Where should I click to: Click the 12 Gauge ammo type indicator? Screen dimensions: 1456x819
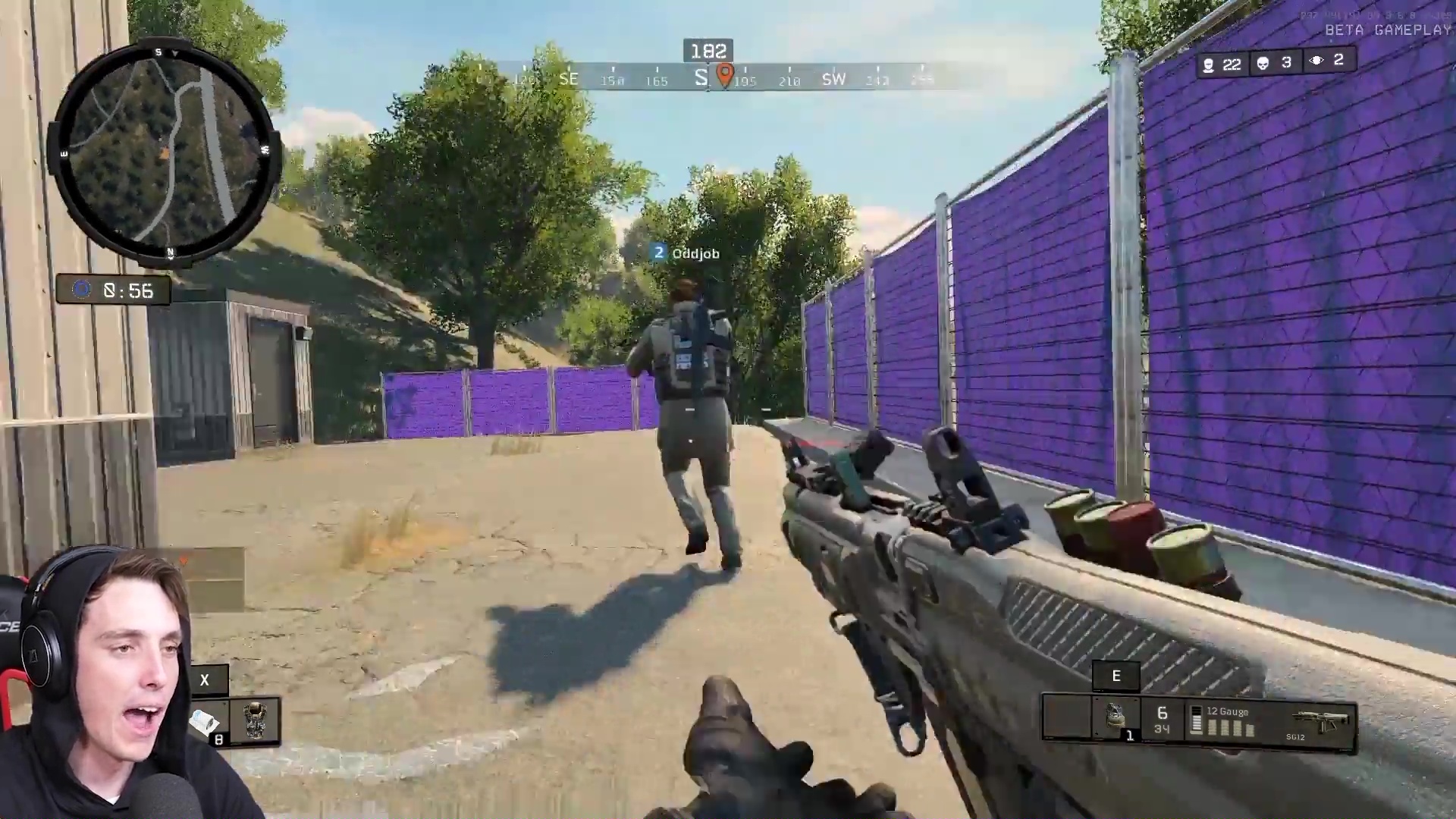click(1227, 712)
